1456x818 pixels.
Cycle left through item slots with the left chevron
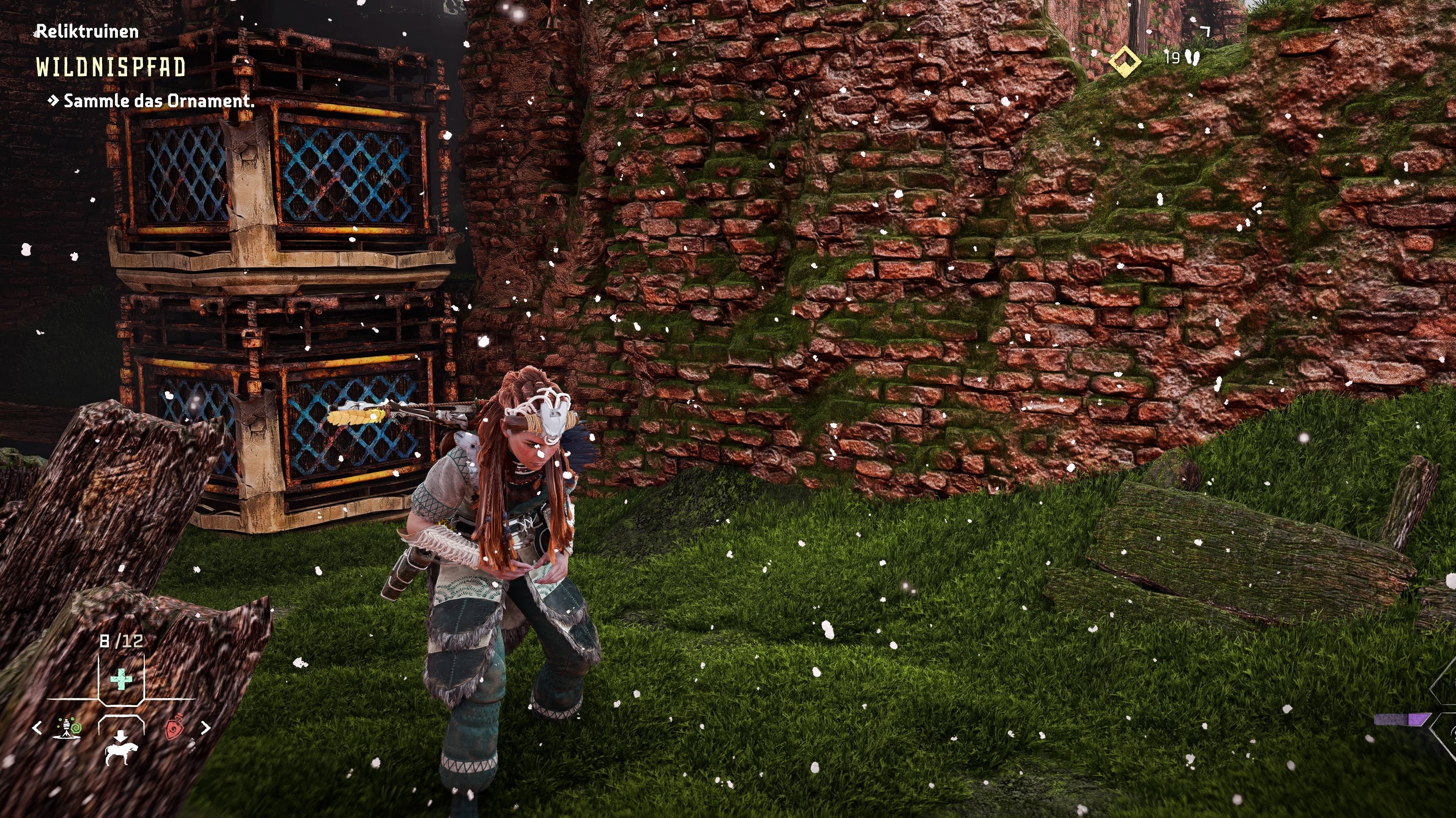(x=37, y=727)
